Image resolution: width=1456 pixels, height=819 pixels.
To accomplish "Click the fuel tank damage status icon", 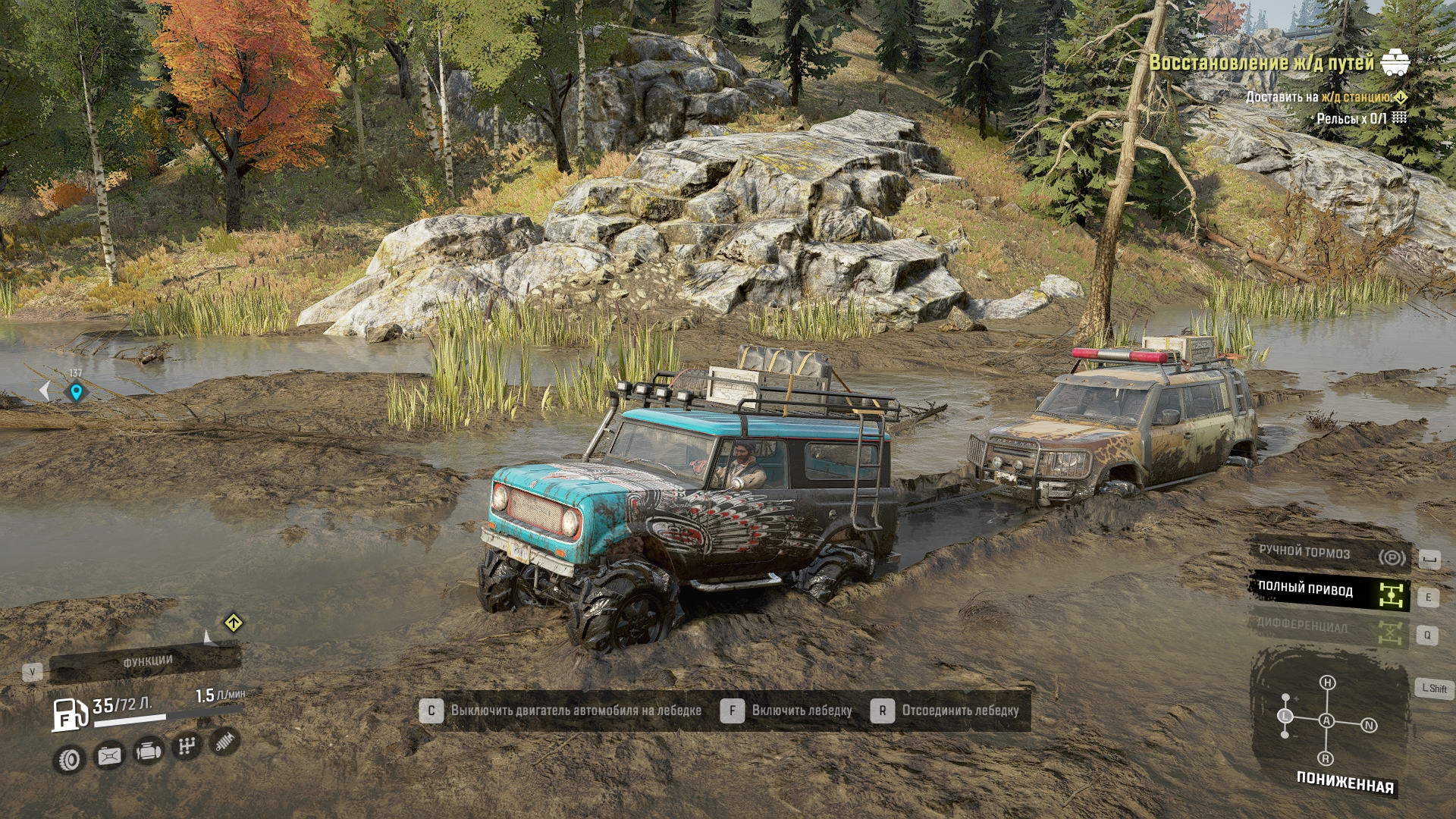I will click(108, 755).
